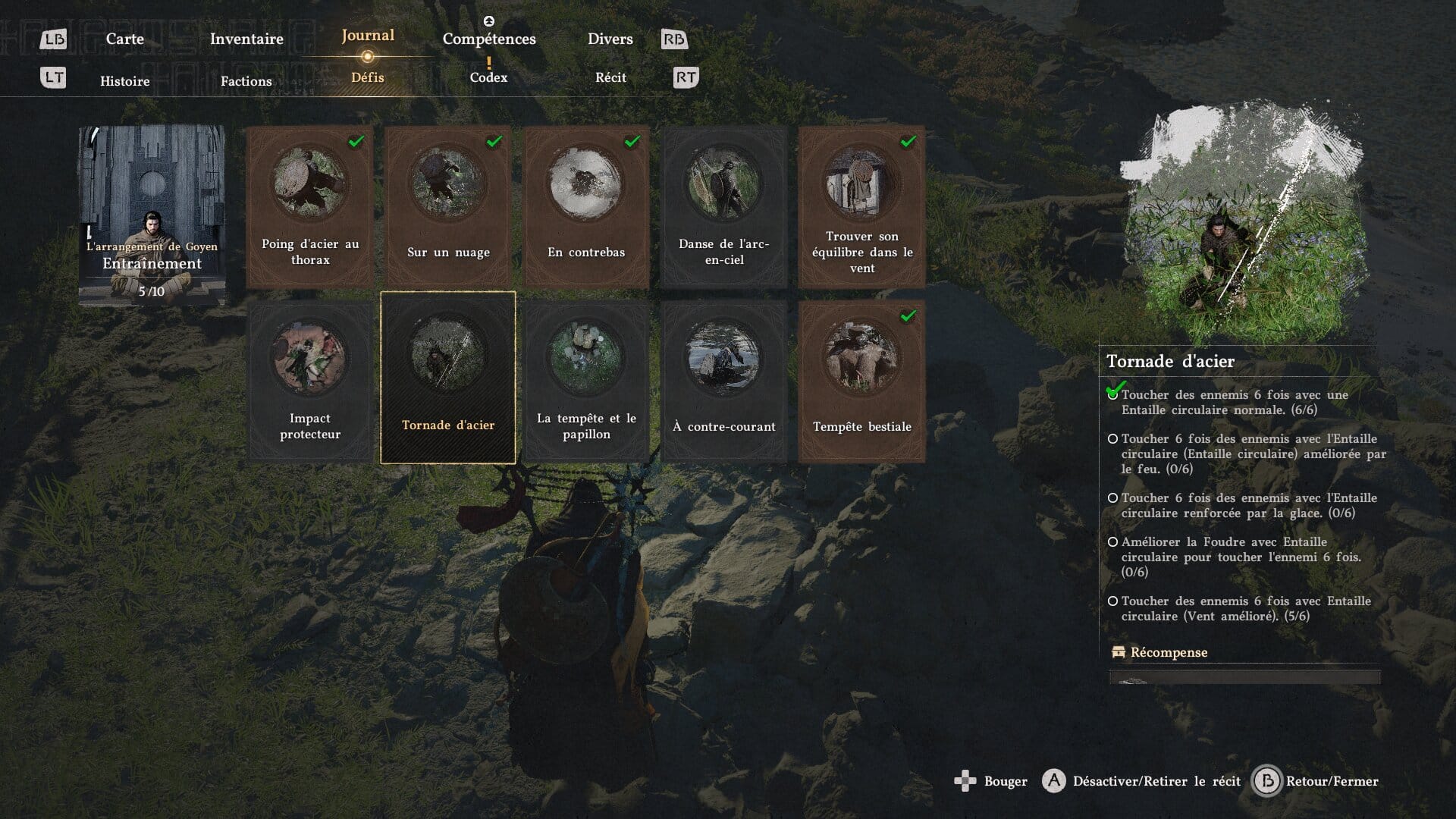Image resolution: width=1456 pixels, height=819 pixels.
Task: Select the Sur un nuage challenge card
Action: pos(448,206)
